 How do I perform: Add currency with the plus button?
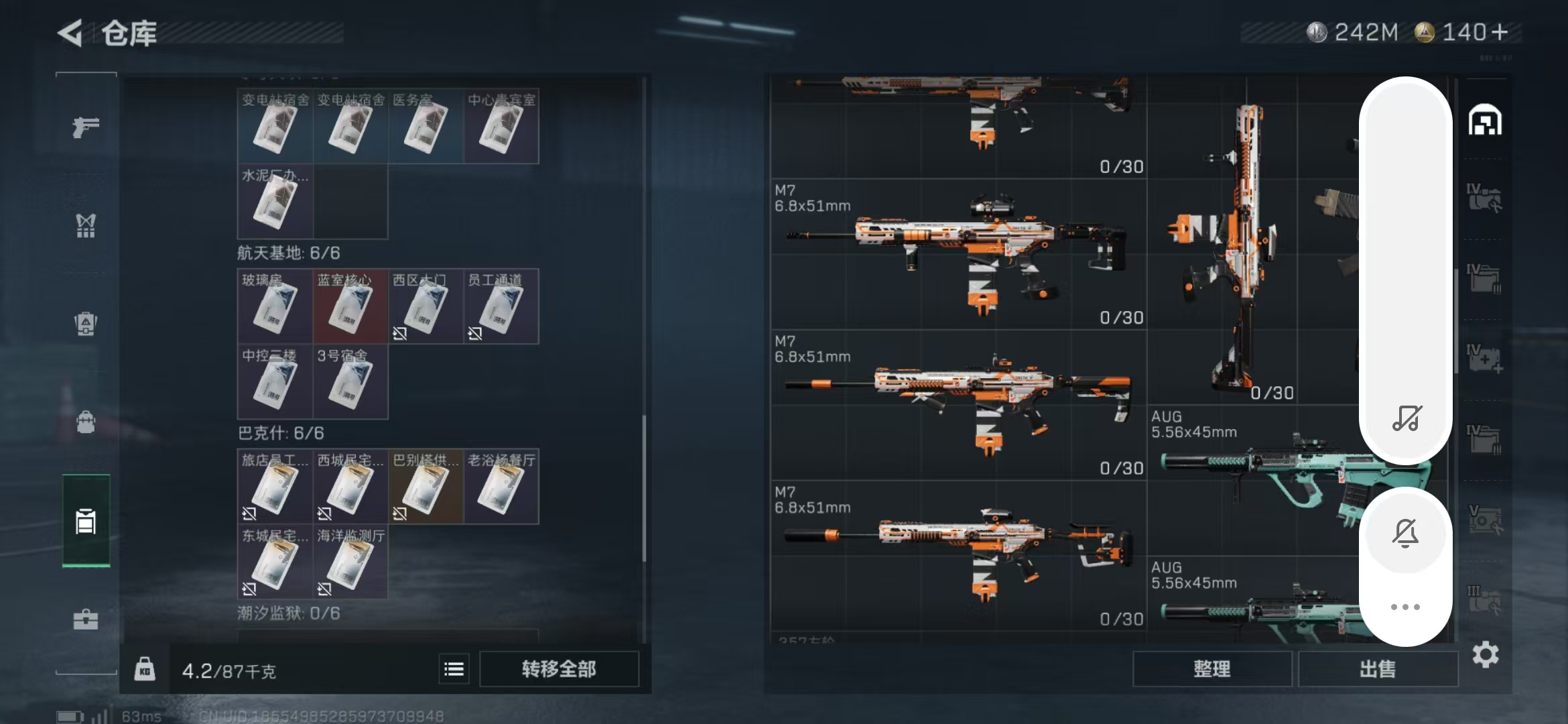click(1500, 32)
